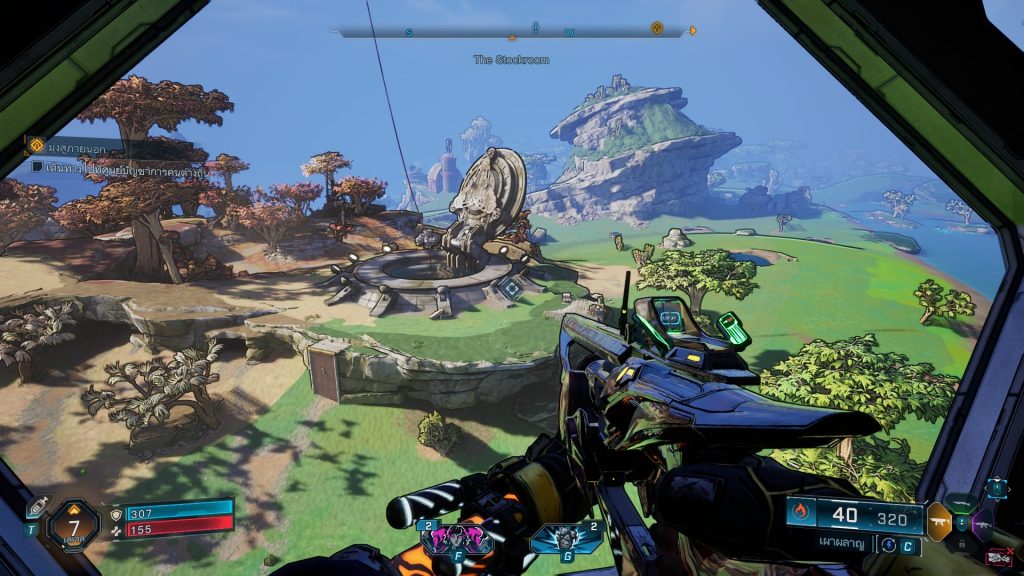Throw the grenade ordnance icon
This screenshot has width=1024, height=576.
coord(551,539)
